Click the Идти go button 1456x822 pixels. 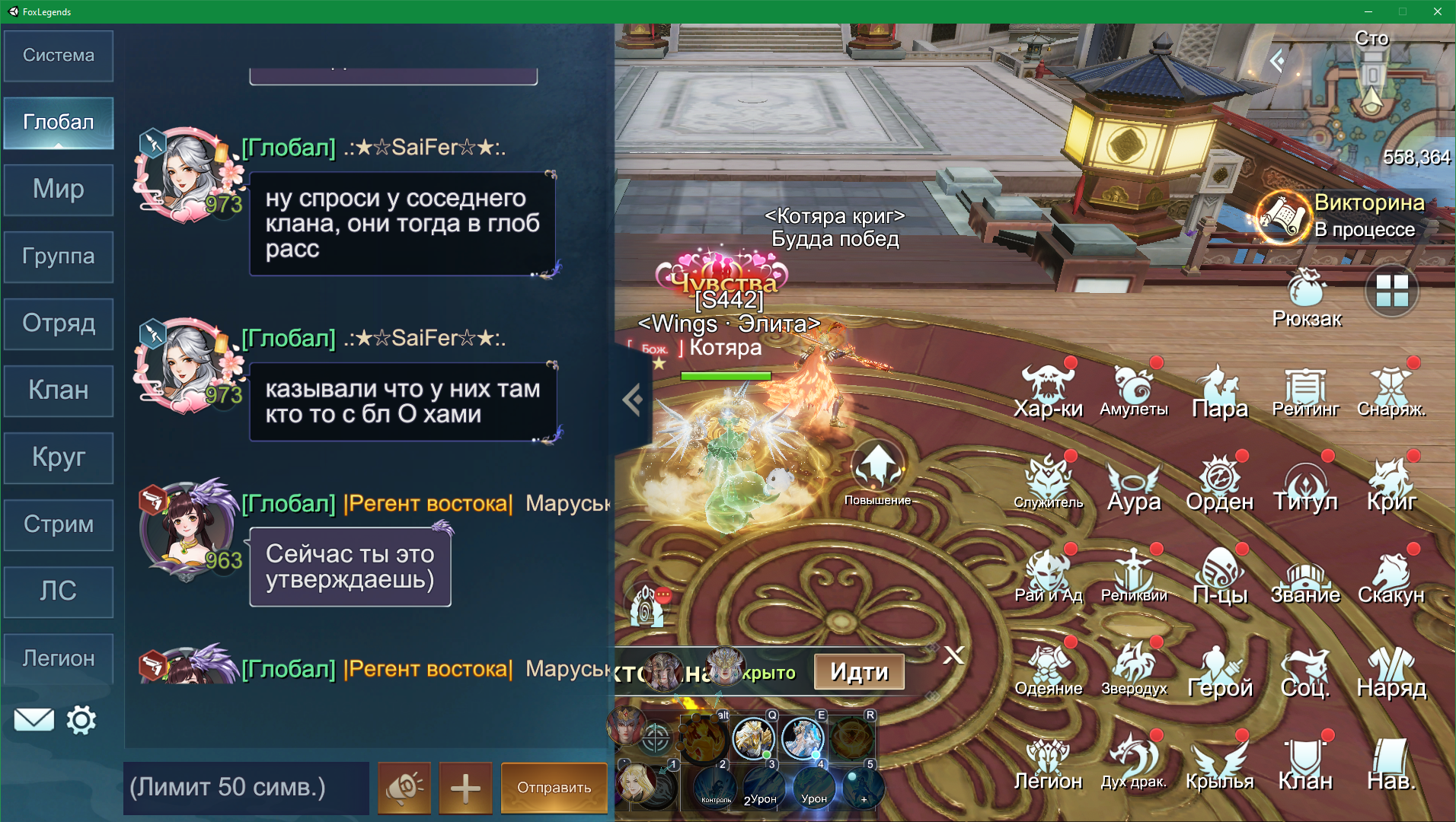(859, 672)
